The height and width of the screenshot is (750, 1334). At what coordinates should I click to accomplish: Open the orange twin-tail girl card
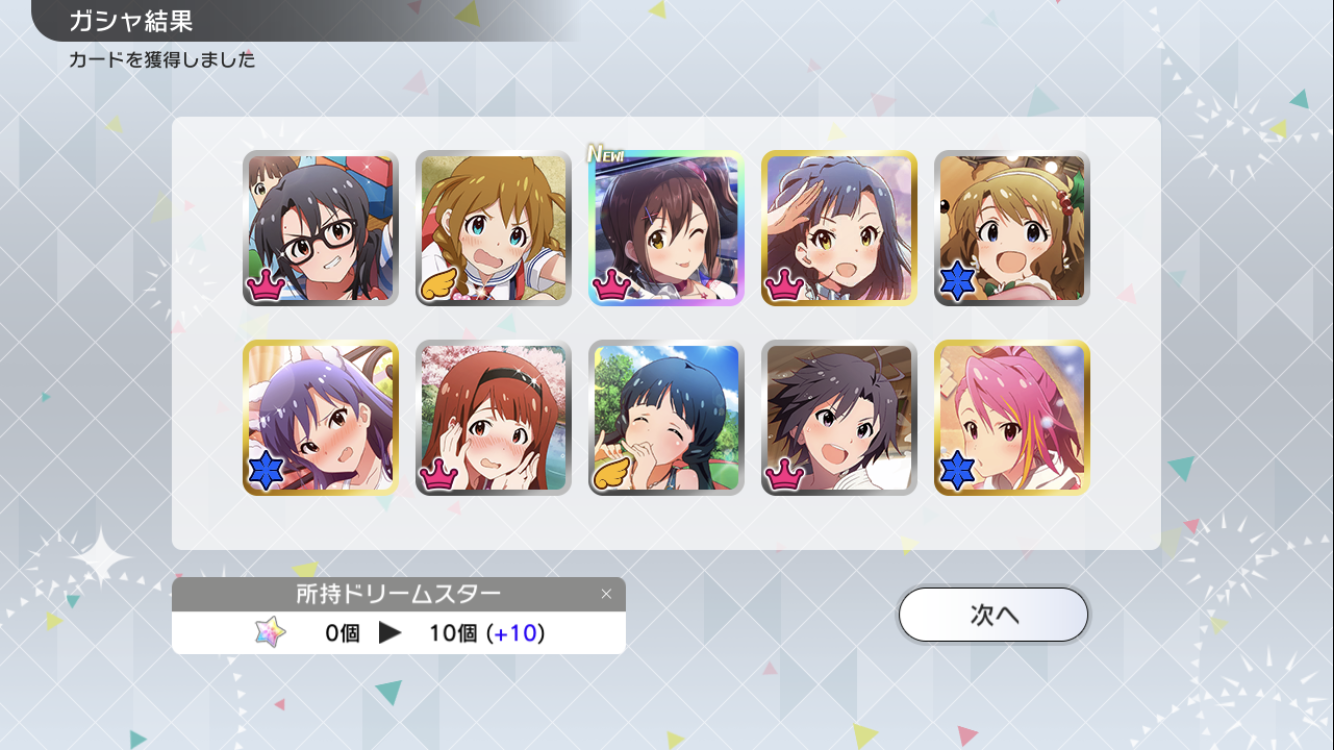493,228
